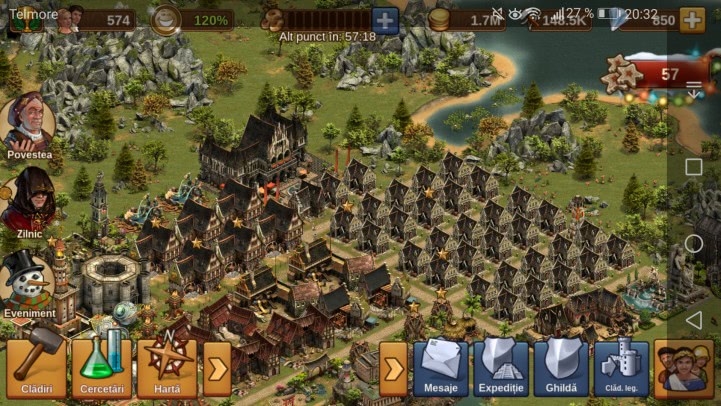Tap the Android home circle button
This screenshot has height=406, width=721.
click(x=693, y=243)
